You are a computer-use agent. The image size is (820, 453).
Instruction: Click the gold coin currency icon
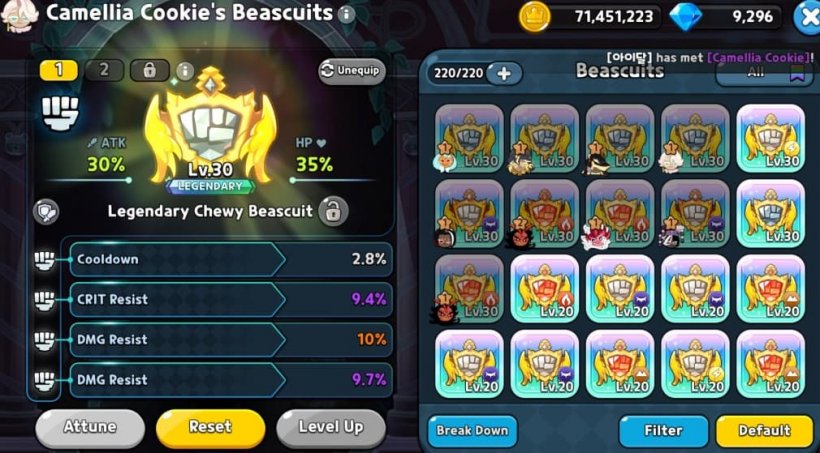pos(535,16)
